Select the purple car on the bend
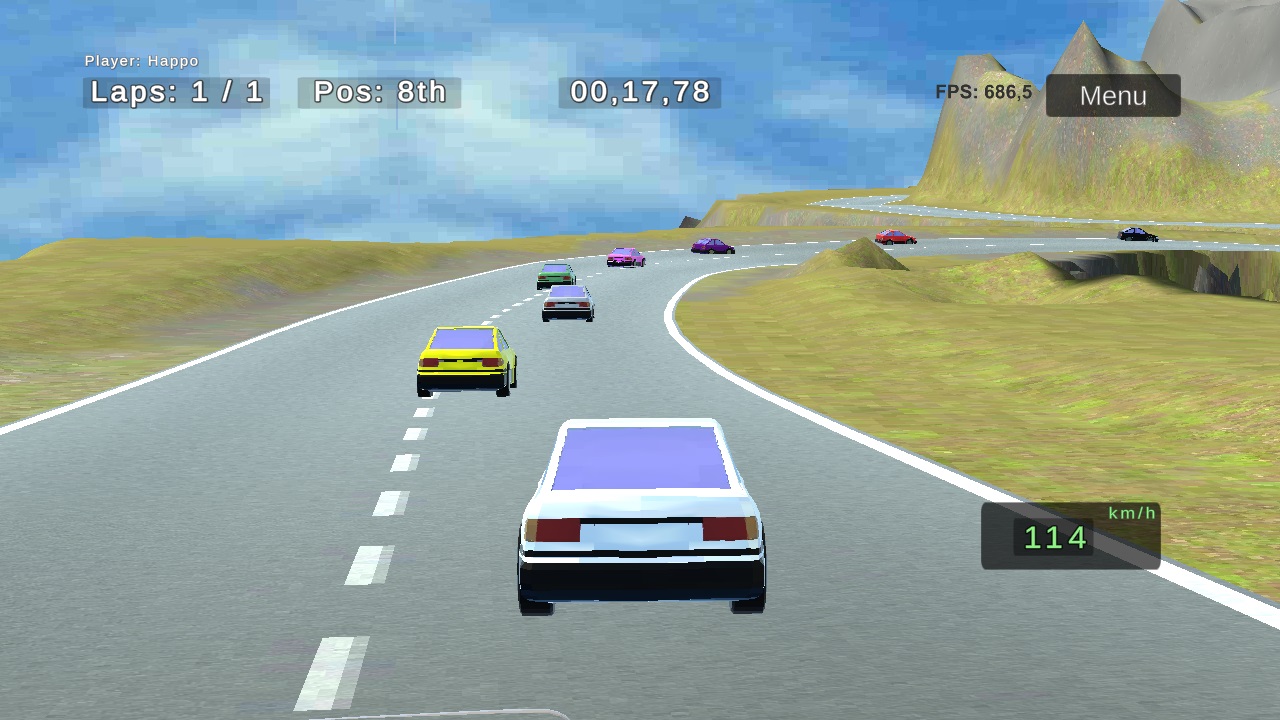1280x720 pixels. pos(713,245)
